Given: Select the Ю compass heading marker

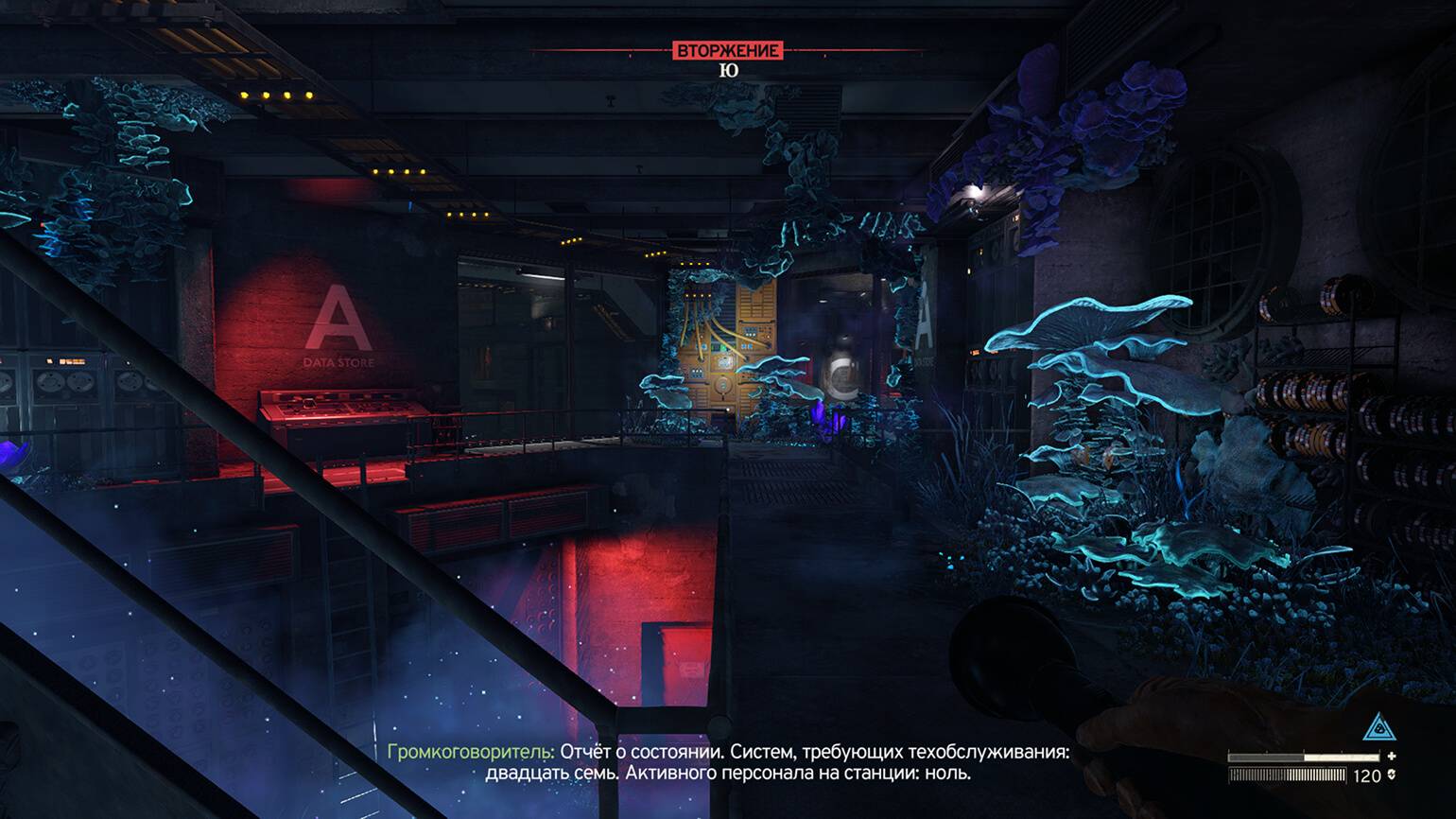Looking at the screenshot, I should click(728, 71).
